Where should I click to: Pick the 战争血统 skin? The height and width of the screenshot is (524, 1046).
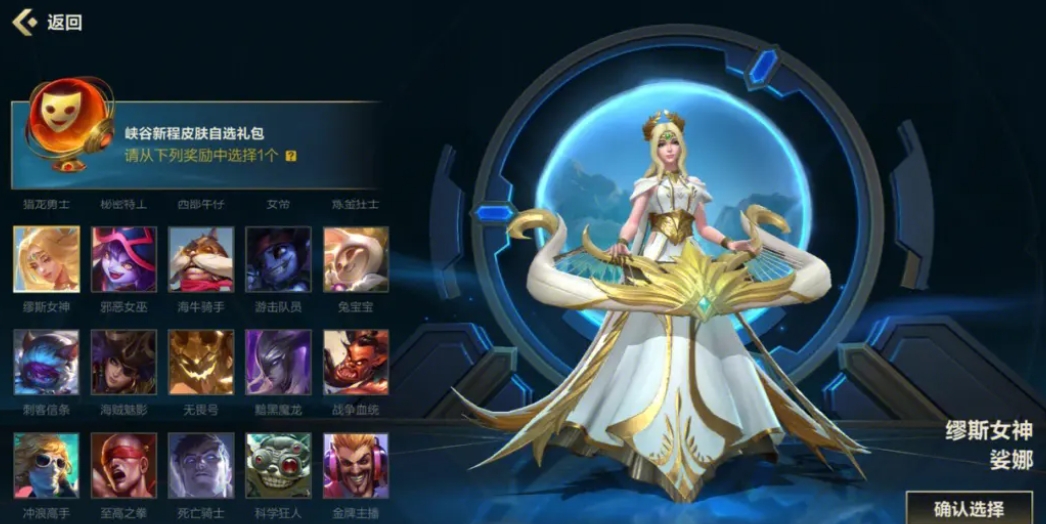point(356,362)
